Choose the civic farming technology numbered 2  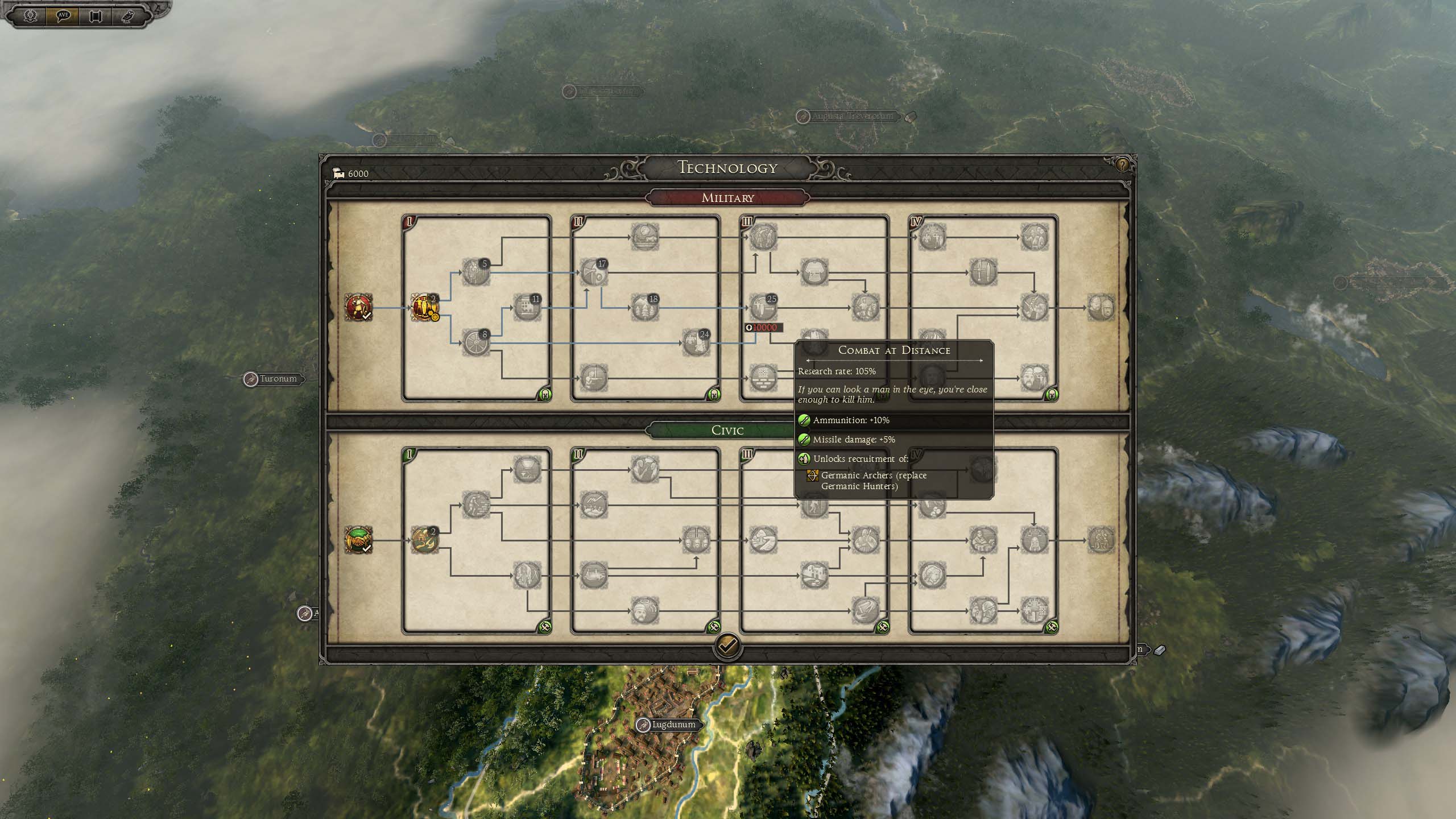coord(424,540)
